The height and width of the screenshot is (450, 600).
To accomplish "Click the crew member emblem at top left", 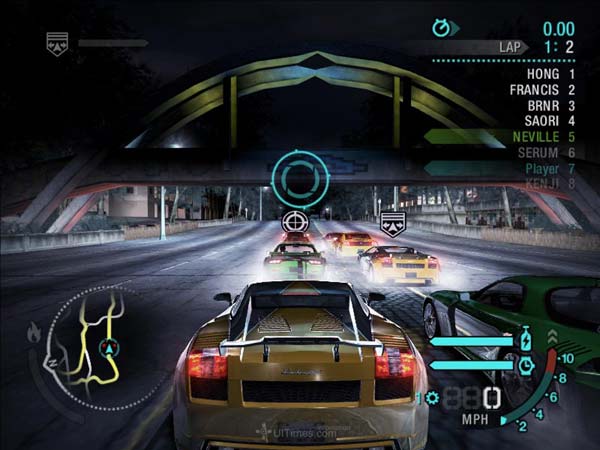I will 58,43.
